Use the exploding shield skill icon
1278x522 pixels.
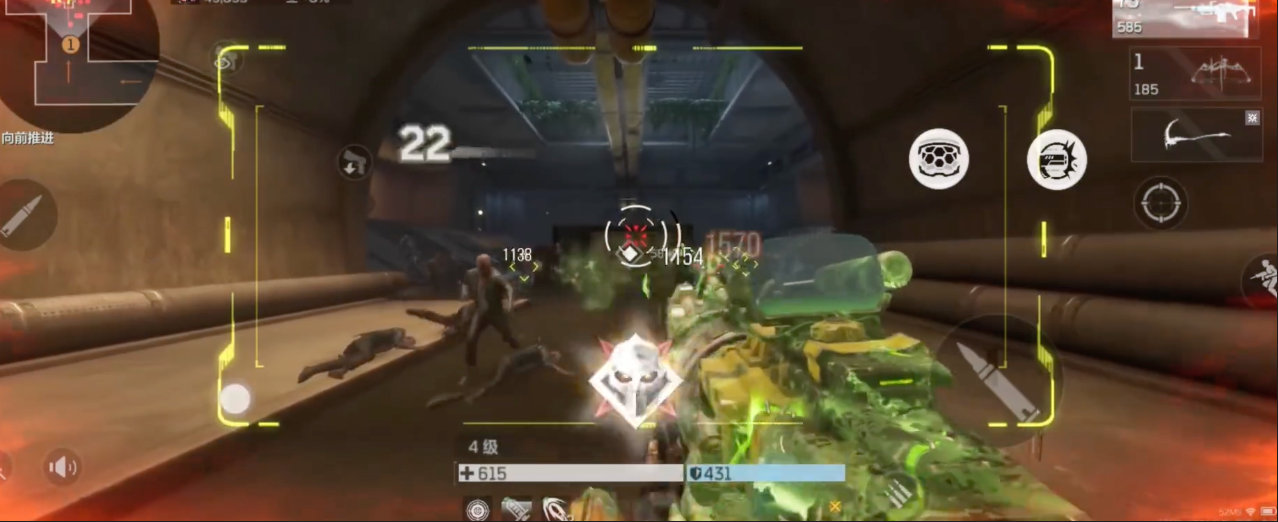[x=1057, y=160]
